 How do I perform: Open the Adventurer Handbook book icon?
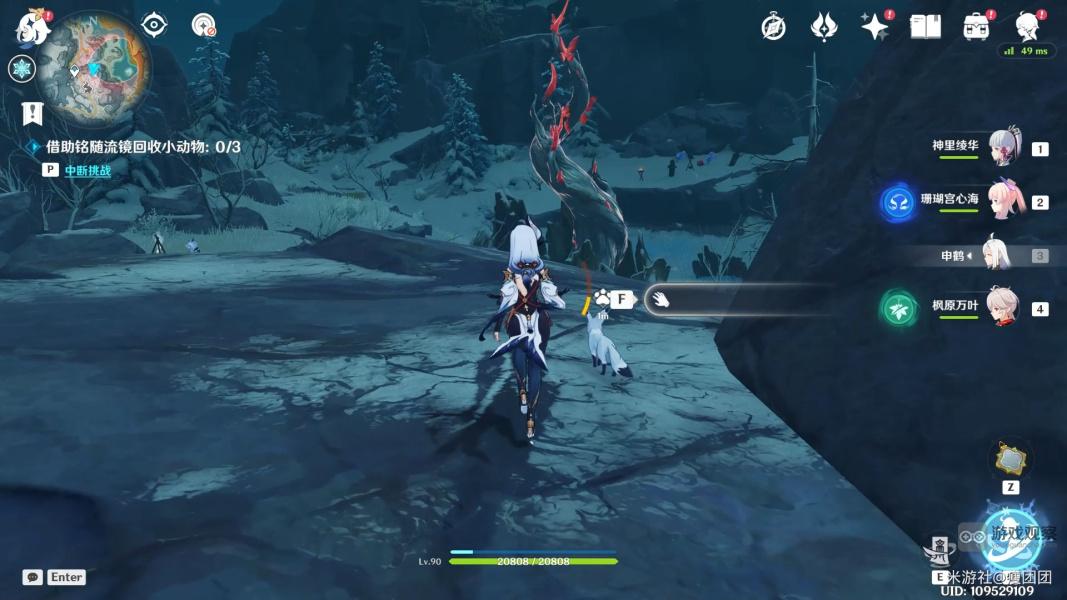[925, 27]
